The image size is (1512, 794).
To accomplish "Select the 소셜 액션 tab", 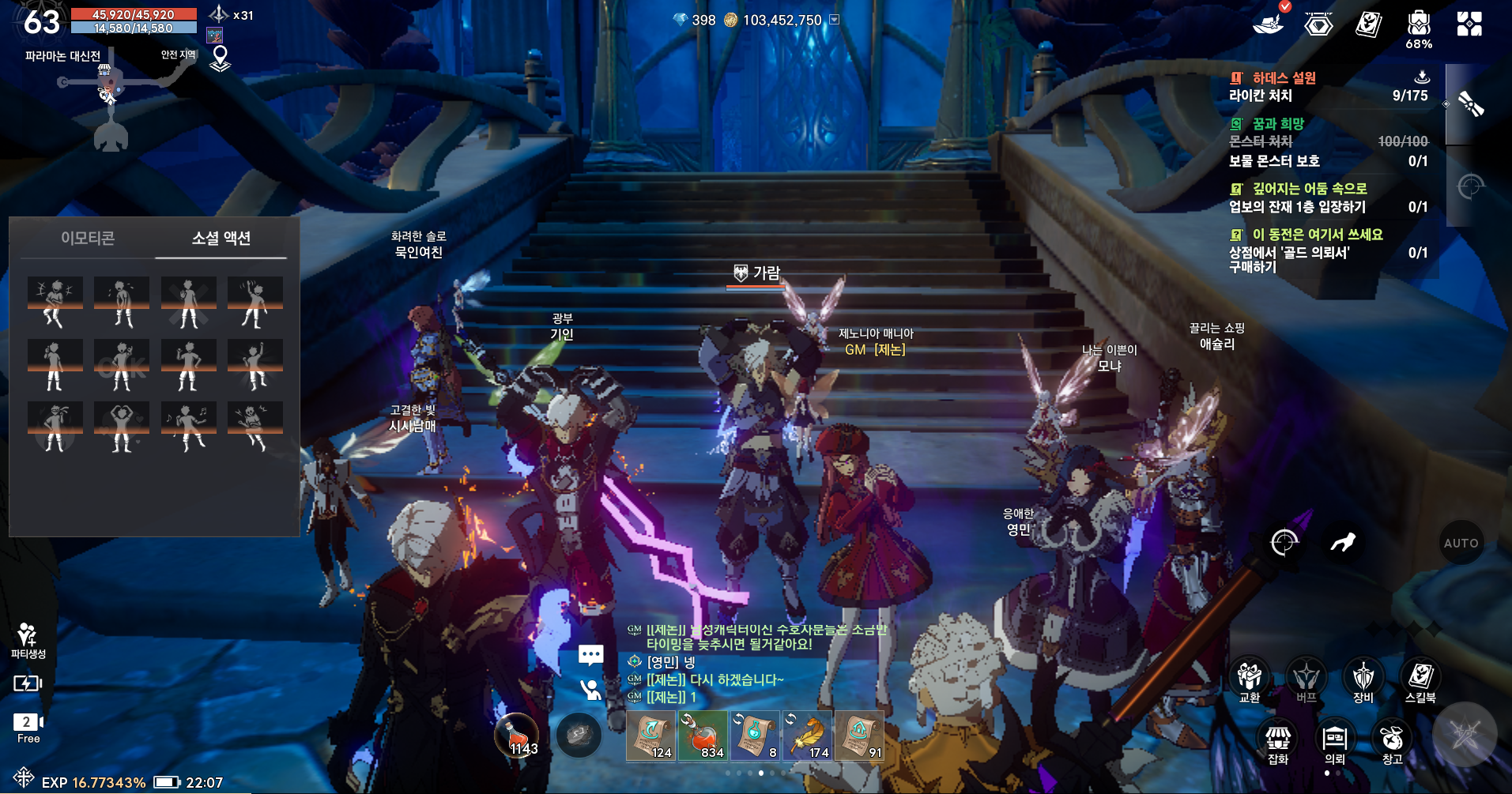I will click(x=221, y=238).
